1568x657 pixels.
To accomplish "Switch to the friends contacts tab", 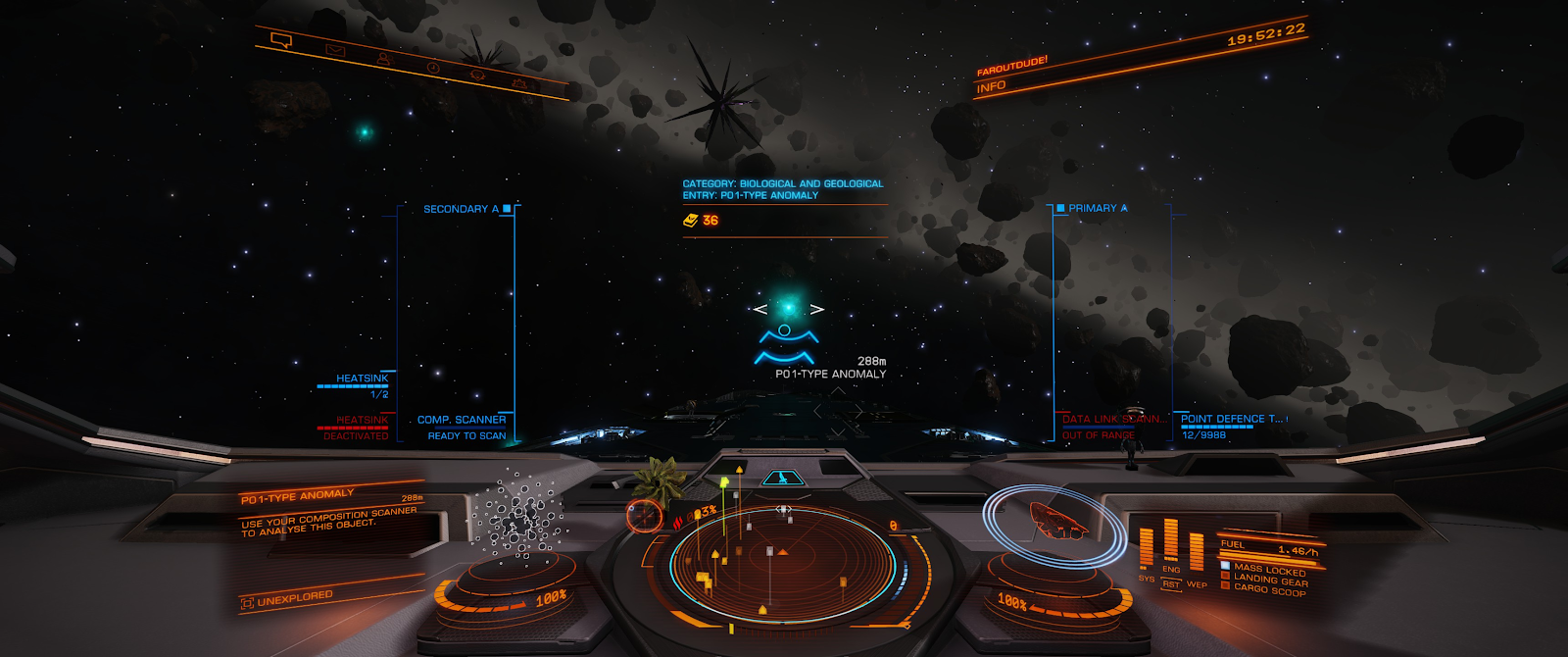I will 384,59.
